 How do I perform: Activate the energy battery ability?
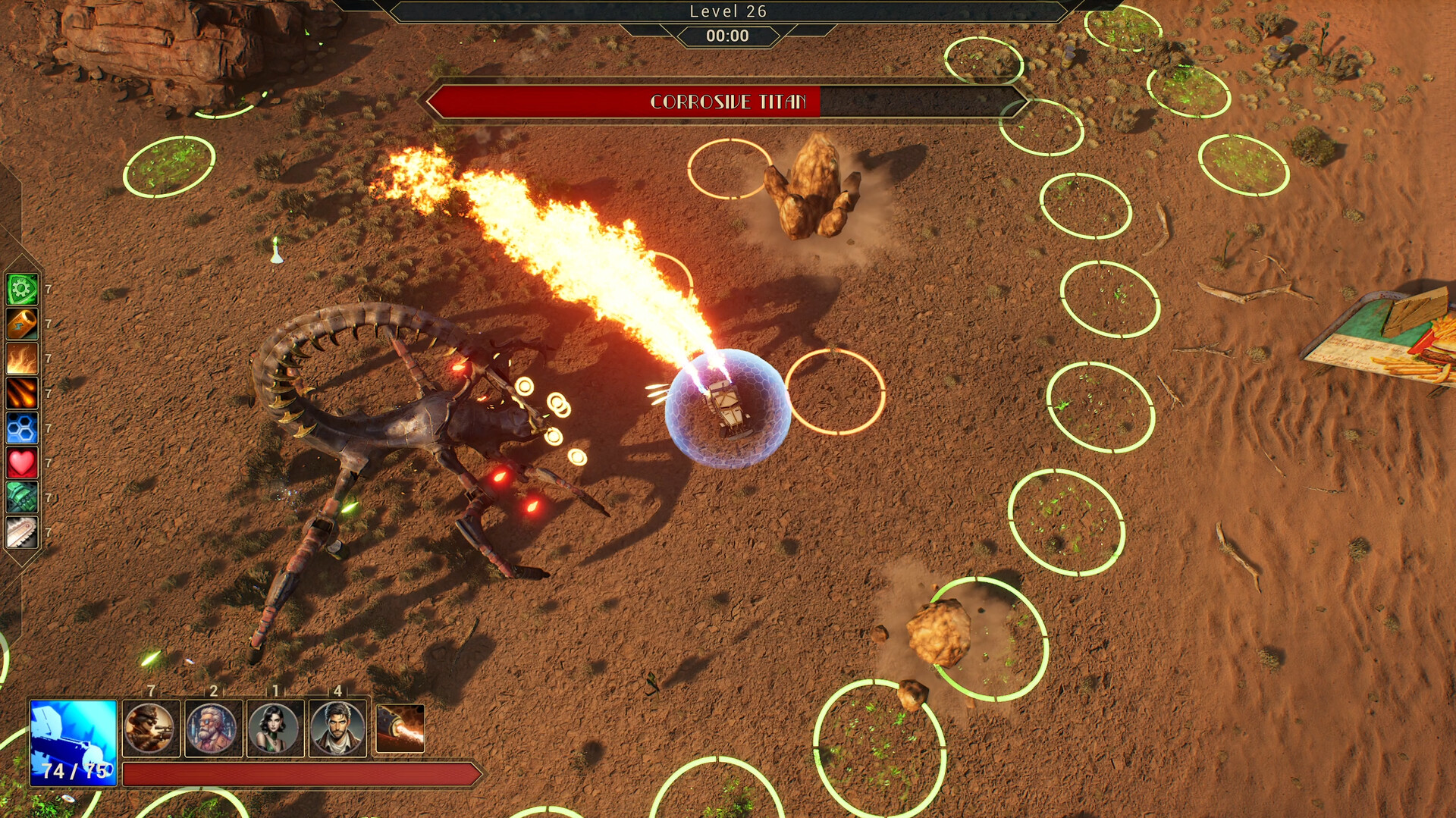(x=21, y=324)
